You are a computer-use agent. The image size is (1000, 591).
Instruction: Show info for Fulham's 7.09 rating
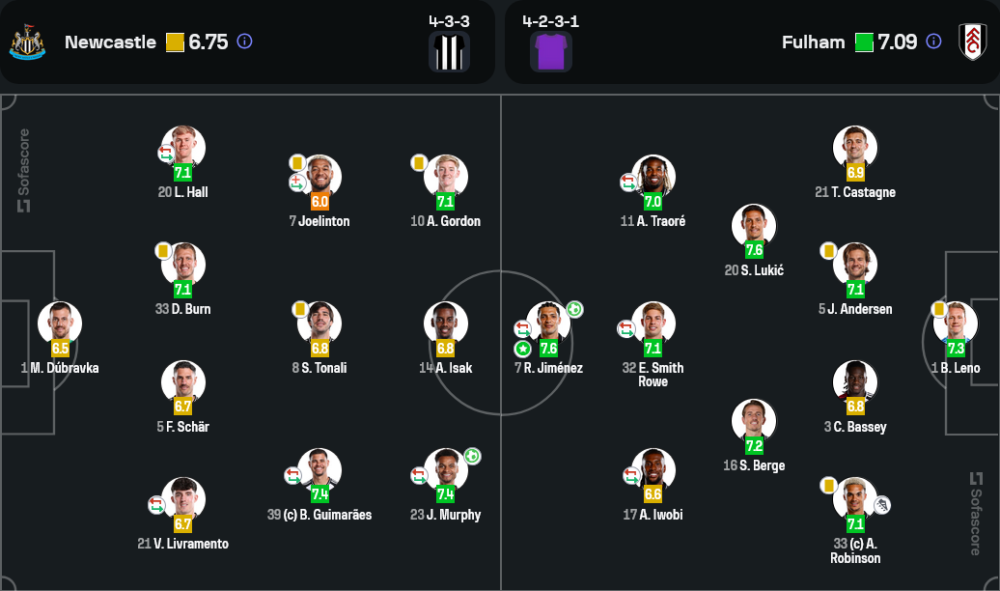tap(933, 42)
